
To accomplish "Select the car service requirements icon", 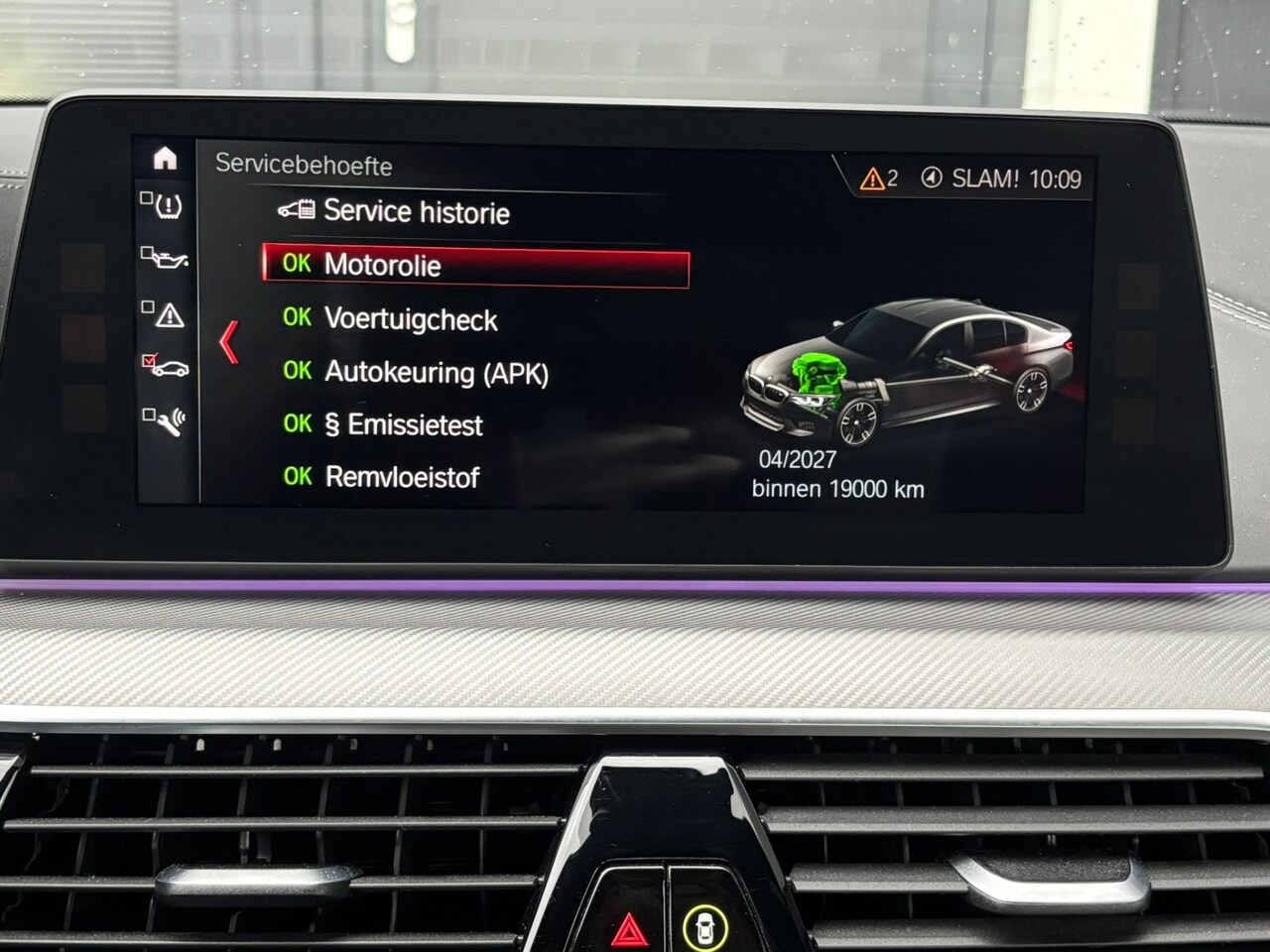I will pos(166,367).
